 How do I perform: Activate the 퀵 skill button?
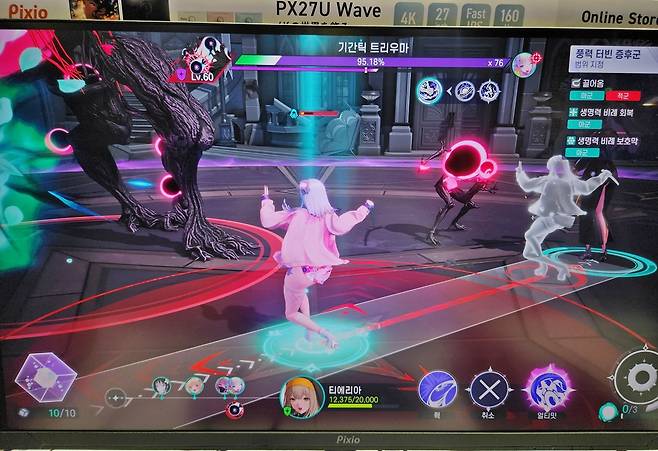coord(437,388)
